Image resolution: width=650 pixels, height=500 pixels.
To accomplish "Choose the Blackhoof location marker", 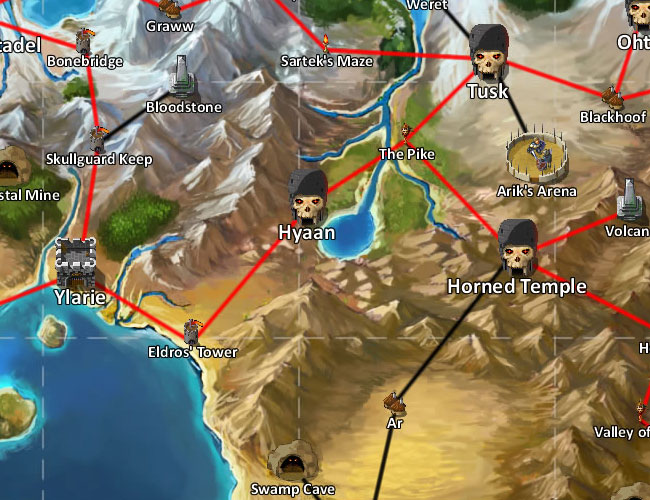I will [x=611, y=97].
